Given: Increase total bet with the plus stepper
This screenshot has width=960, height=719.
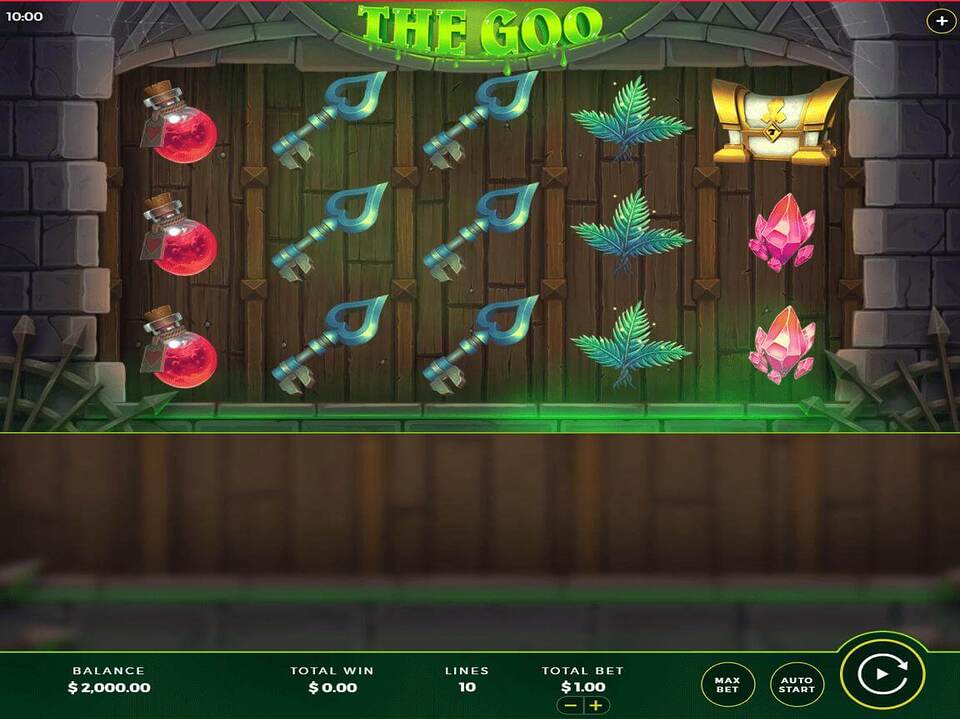Looking at the screenshot, I should [x=596, y=705].
